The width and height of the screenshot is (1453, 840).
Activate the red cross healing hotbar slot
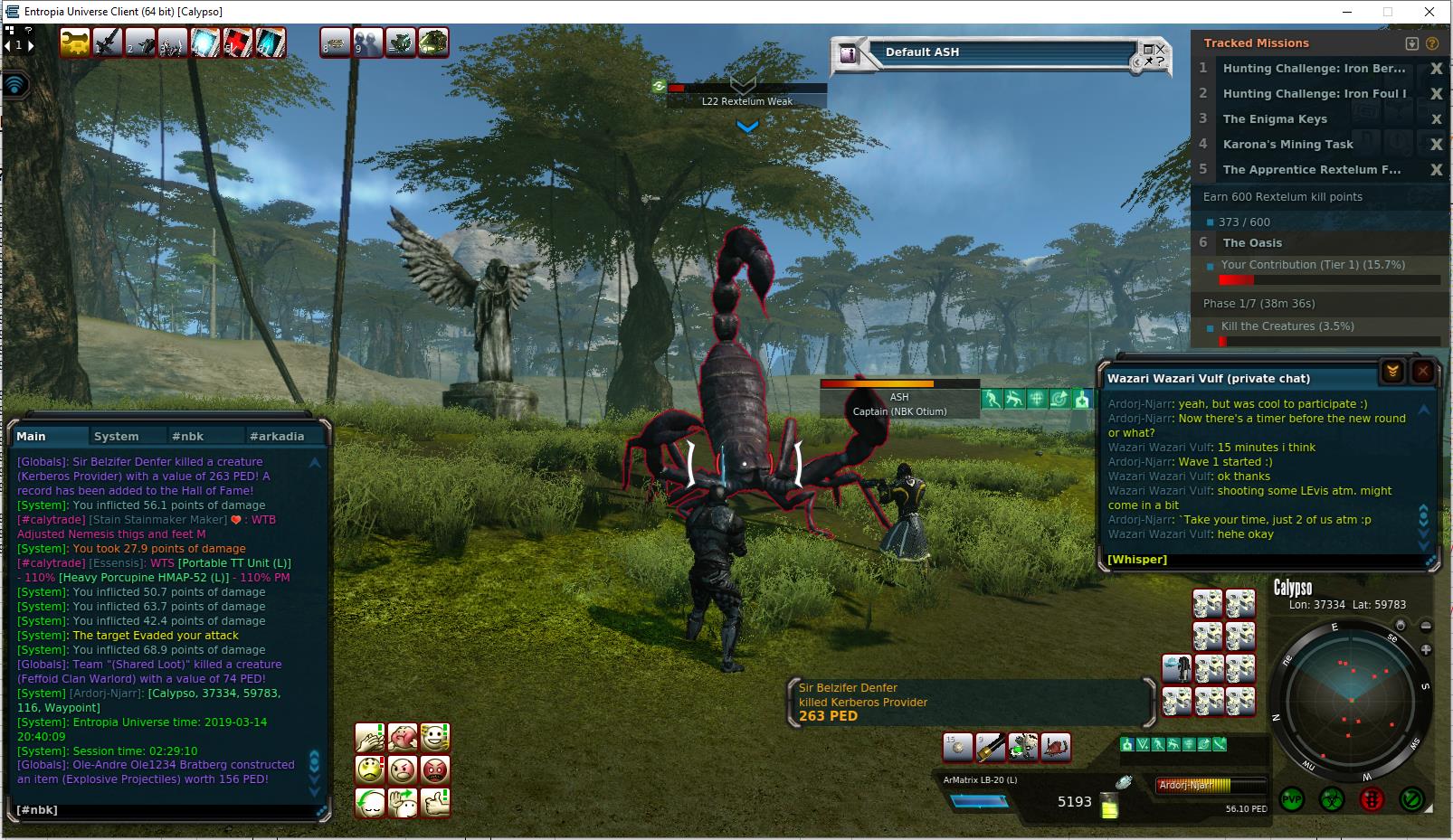point(238,42)
